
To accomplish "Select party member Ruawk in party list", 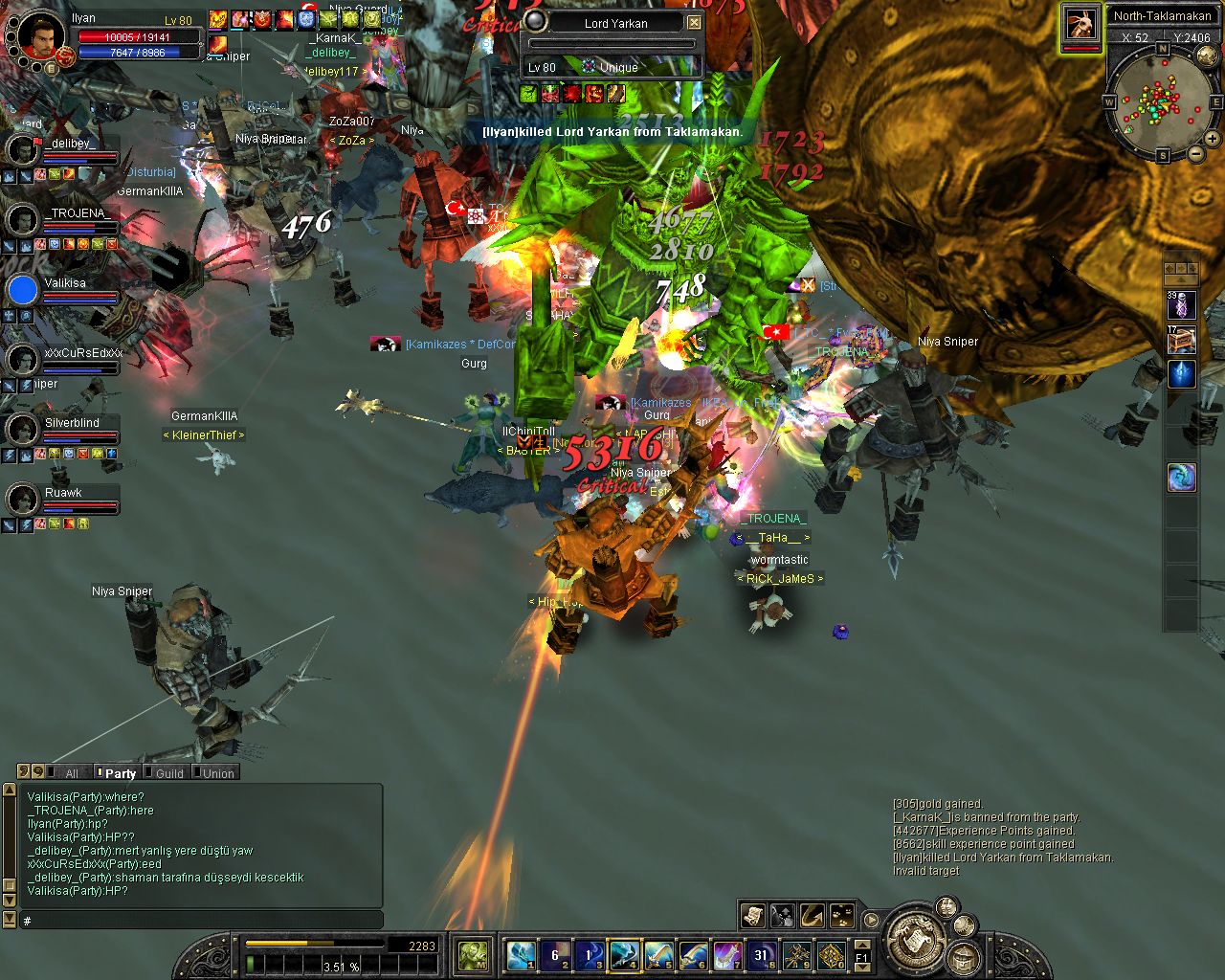I will pos(63,493).
